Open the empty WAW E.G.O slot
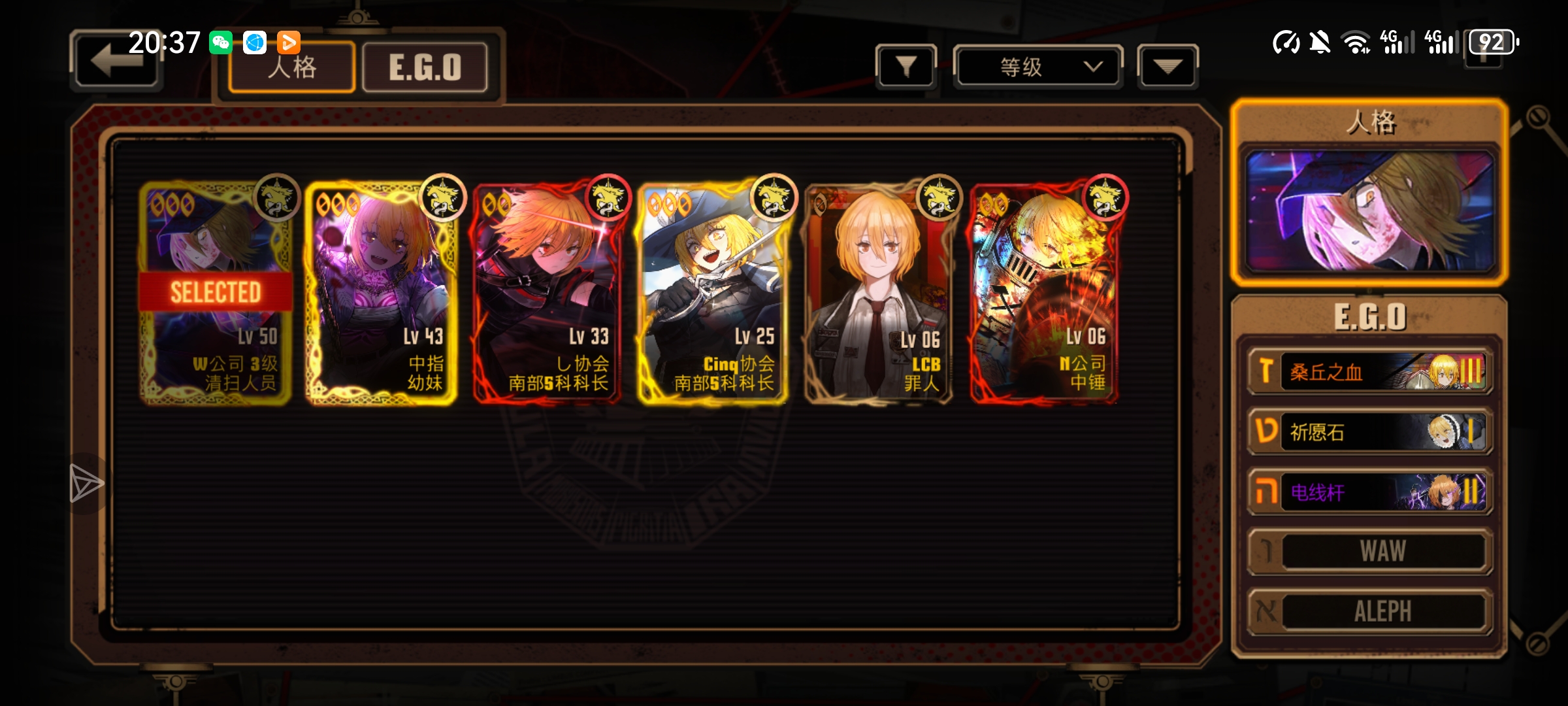Screen dimensions: 1568x706 click(1369, 551)
